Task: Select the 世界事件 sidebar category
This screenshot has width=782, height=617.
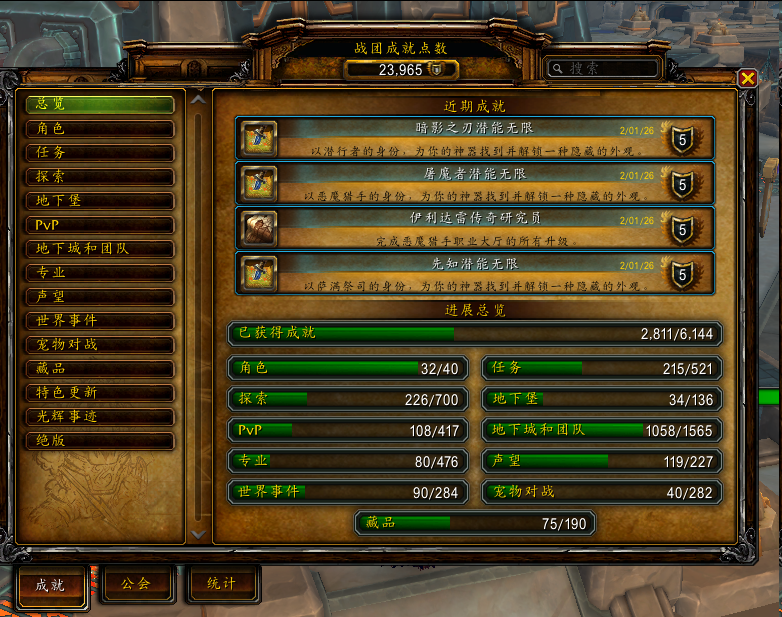Action: [100, 321]
